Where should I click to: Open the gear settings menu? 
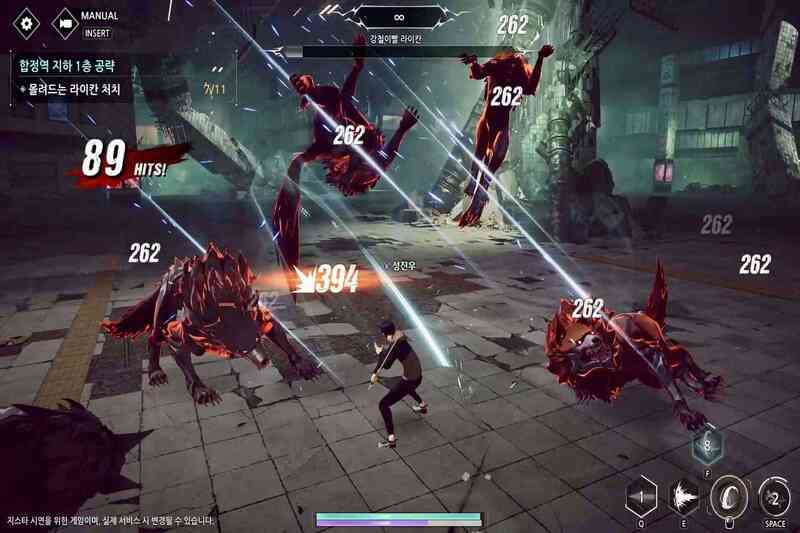click(x=27, y=23)
